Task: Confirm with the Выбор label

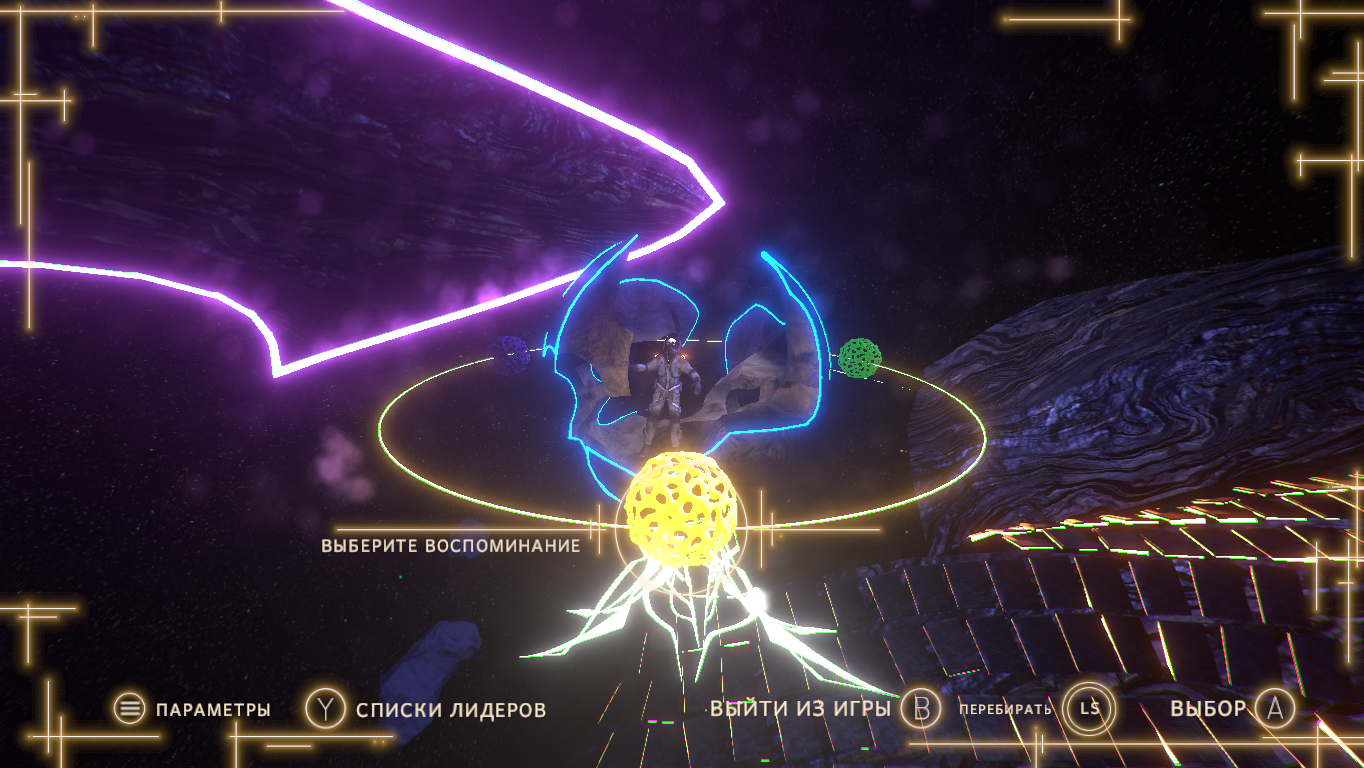Action: (x=1208, y=709)
